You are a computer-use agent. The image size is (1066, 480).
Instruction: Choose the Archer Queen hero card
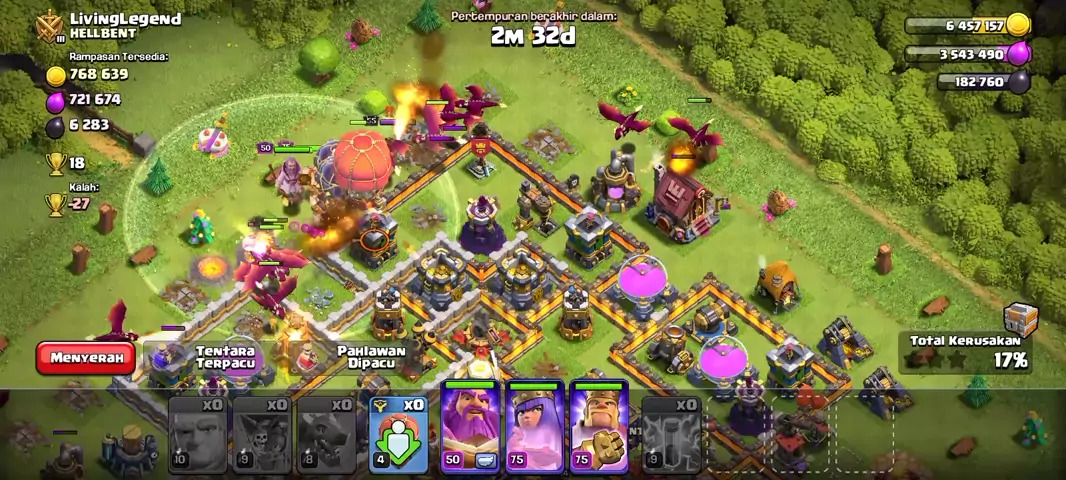pyautogui.click(x=535, y=427)
